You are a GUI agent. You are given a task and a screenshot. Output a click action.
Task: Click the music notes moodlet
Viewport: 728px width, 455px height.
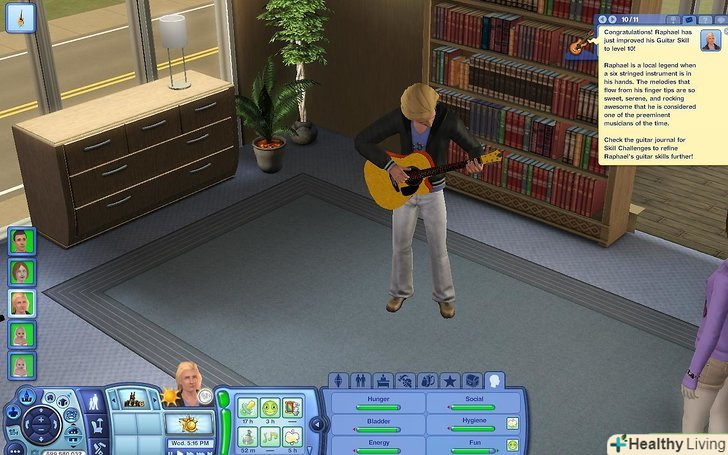click(x=270, y=436)
